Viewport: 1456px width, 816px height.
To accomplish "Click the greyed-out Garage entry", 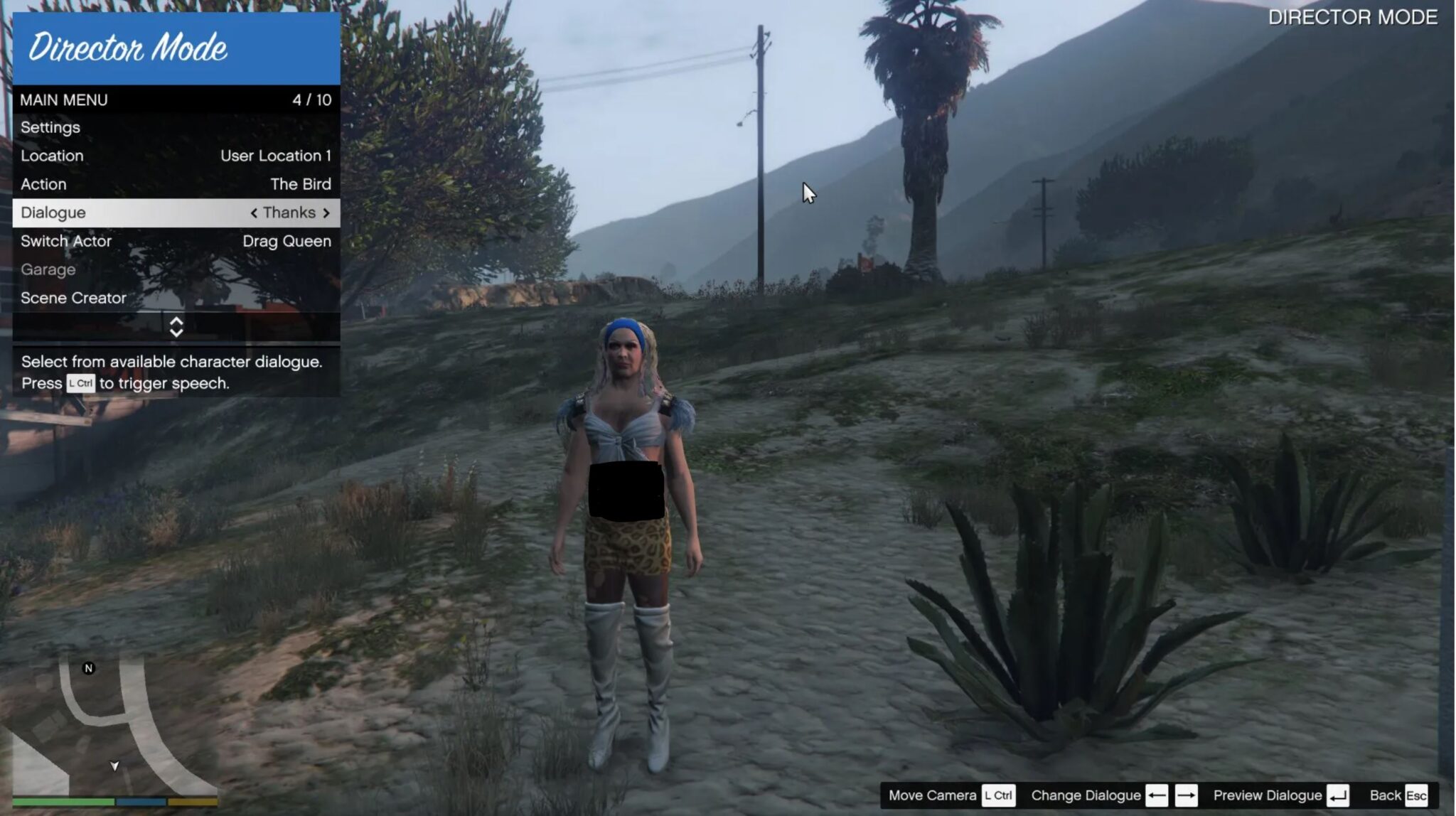I will pyautogui.click(x=48, y=269).
